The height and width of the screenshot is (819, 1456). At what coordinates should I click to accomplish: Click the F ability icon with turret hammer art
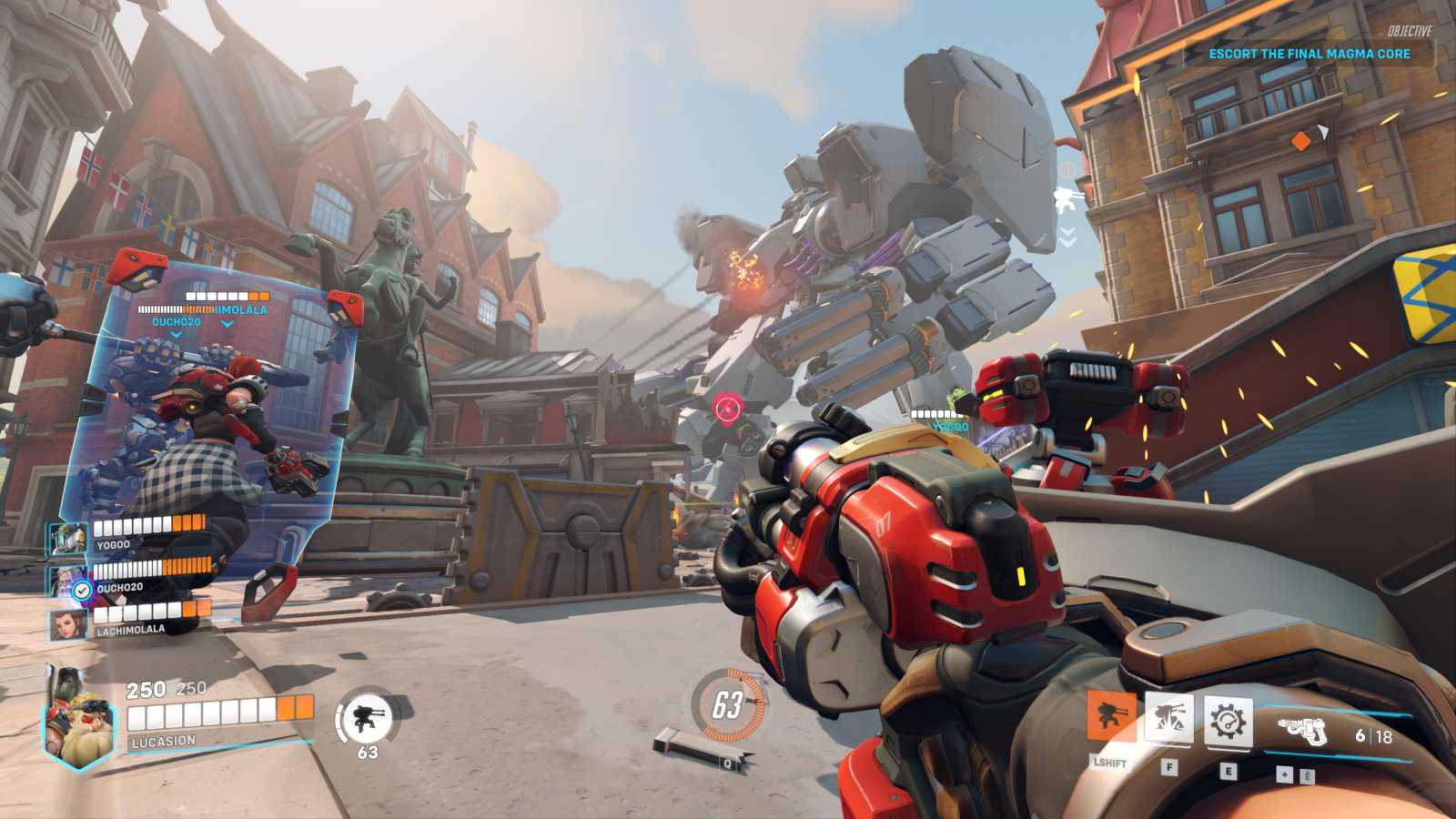pyautogui.click(x=1170, y=717)
